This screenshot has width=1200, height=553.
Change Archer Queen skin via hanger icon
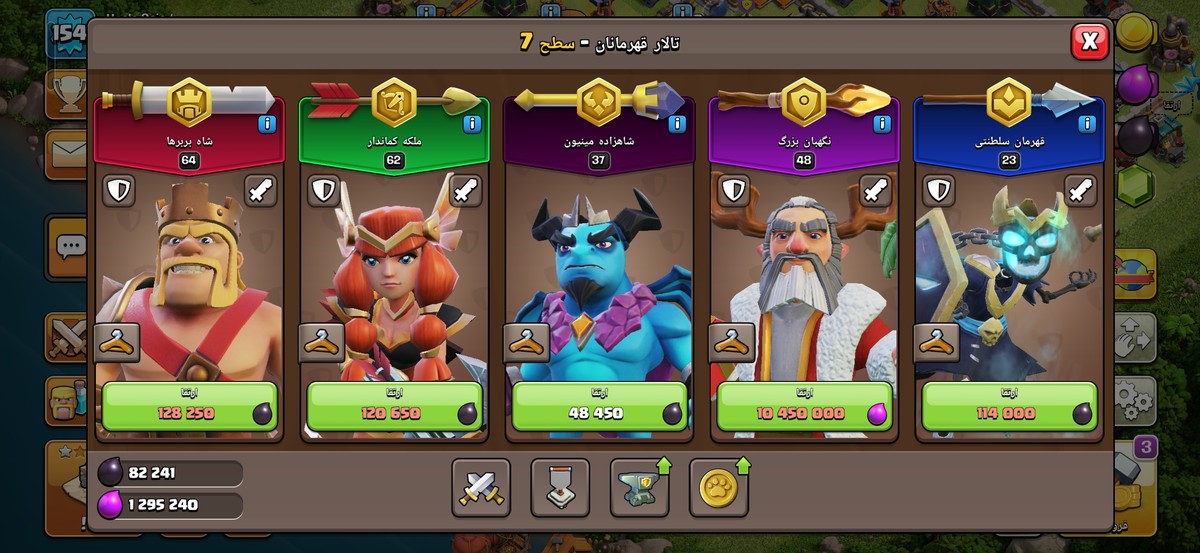point(322,342)
